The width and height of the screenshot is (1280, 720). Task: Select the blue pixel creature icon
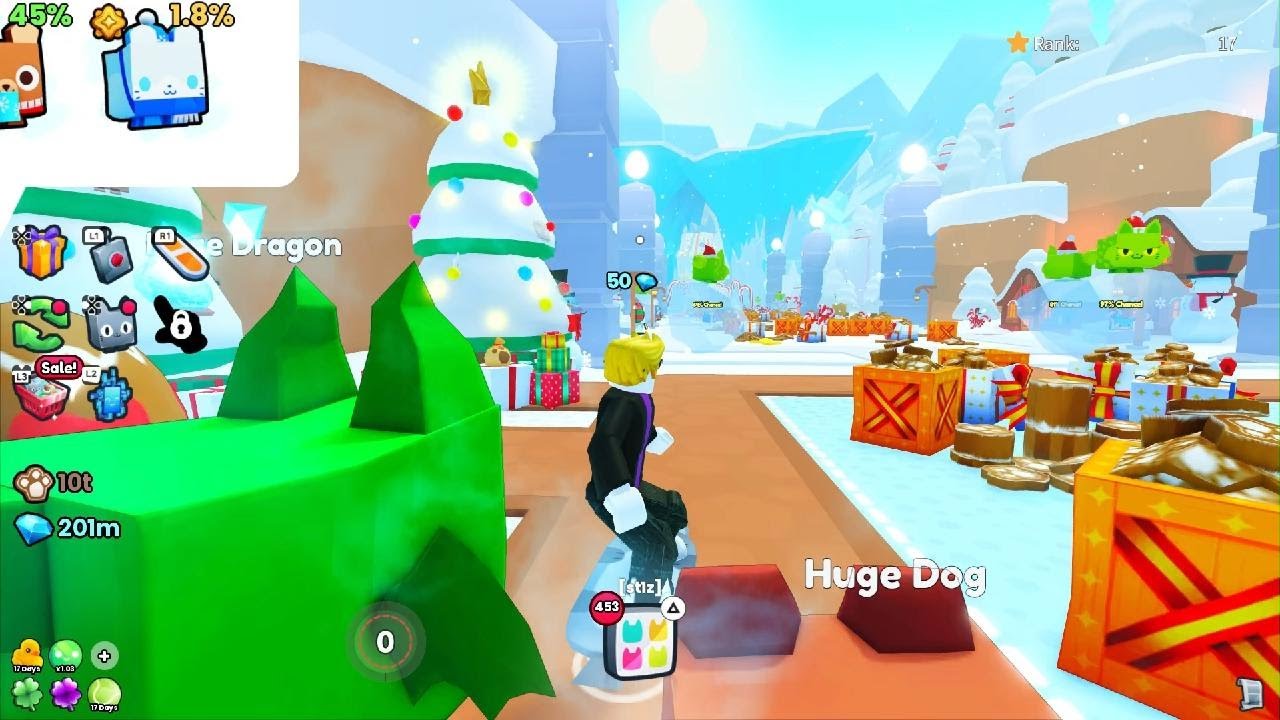tap(109, 392)
